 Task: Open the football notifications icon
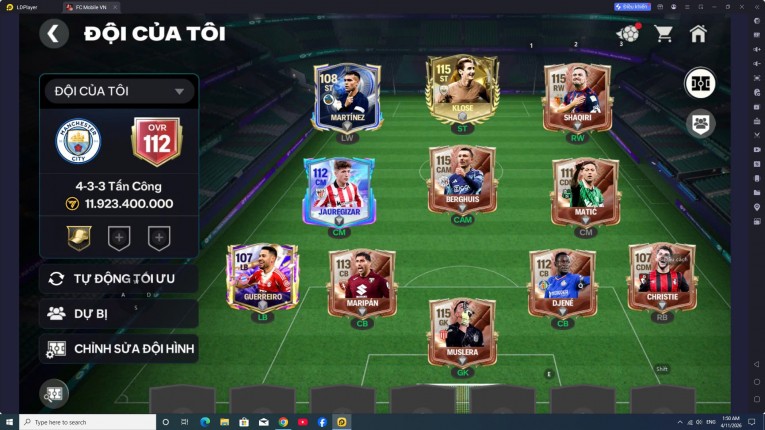tap(628, 34)
